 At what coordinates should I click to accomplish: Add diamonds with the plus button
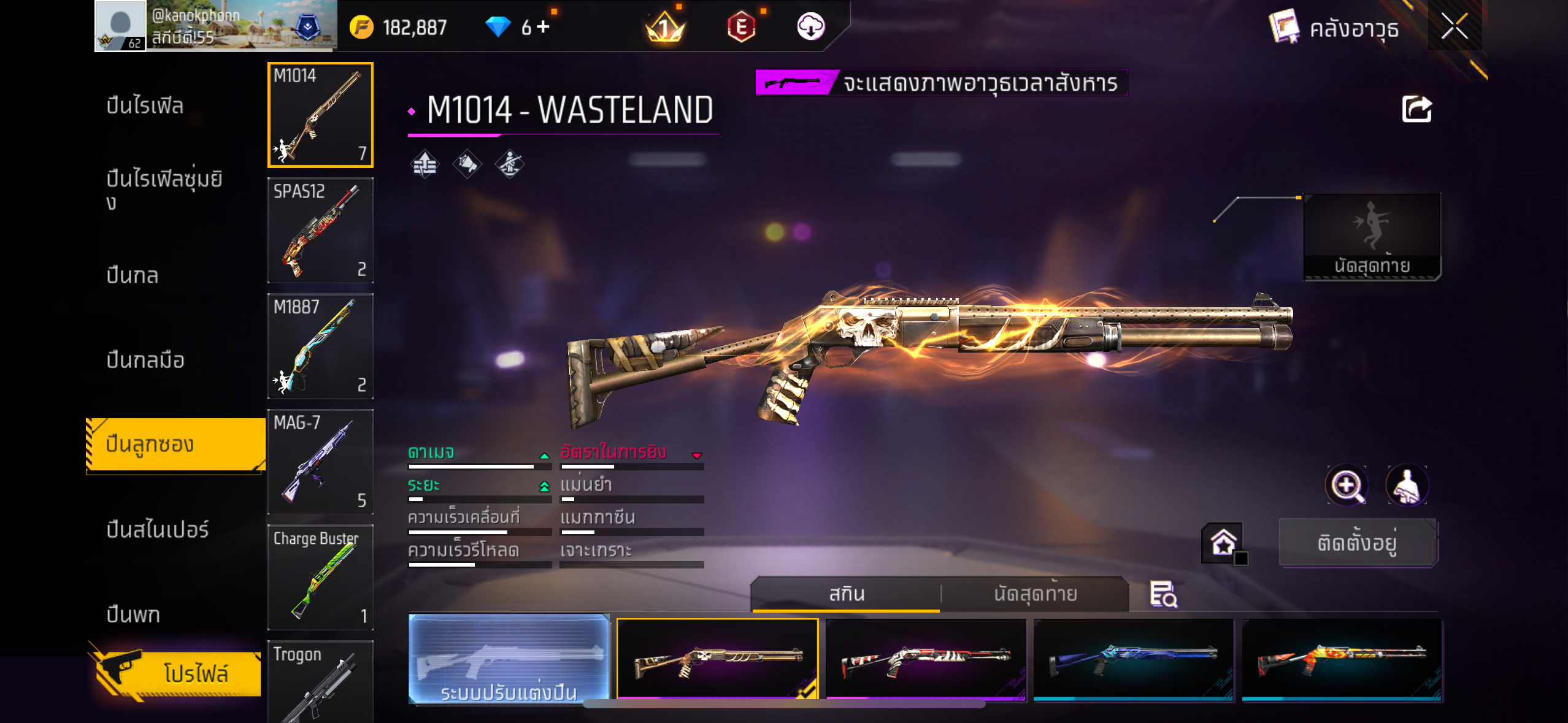pyautogui.click(x=544, y=27)
